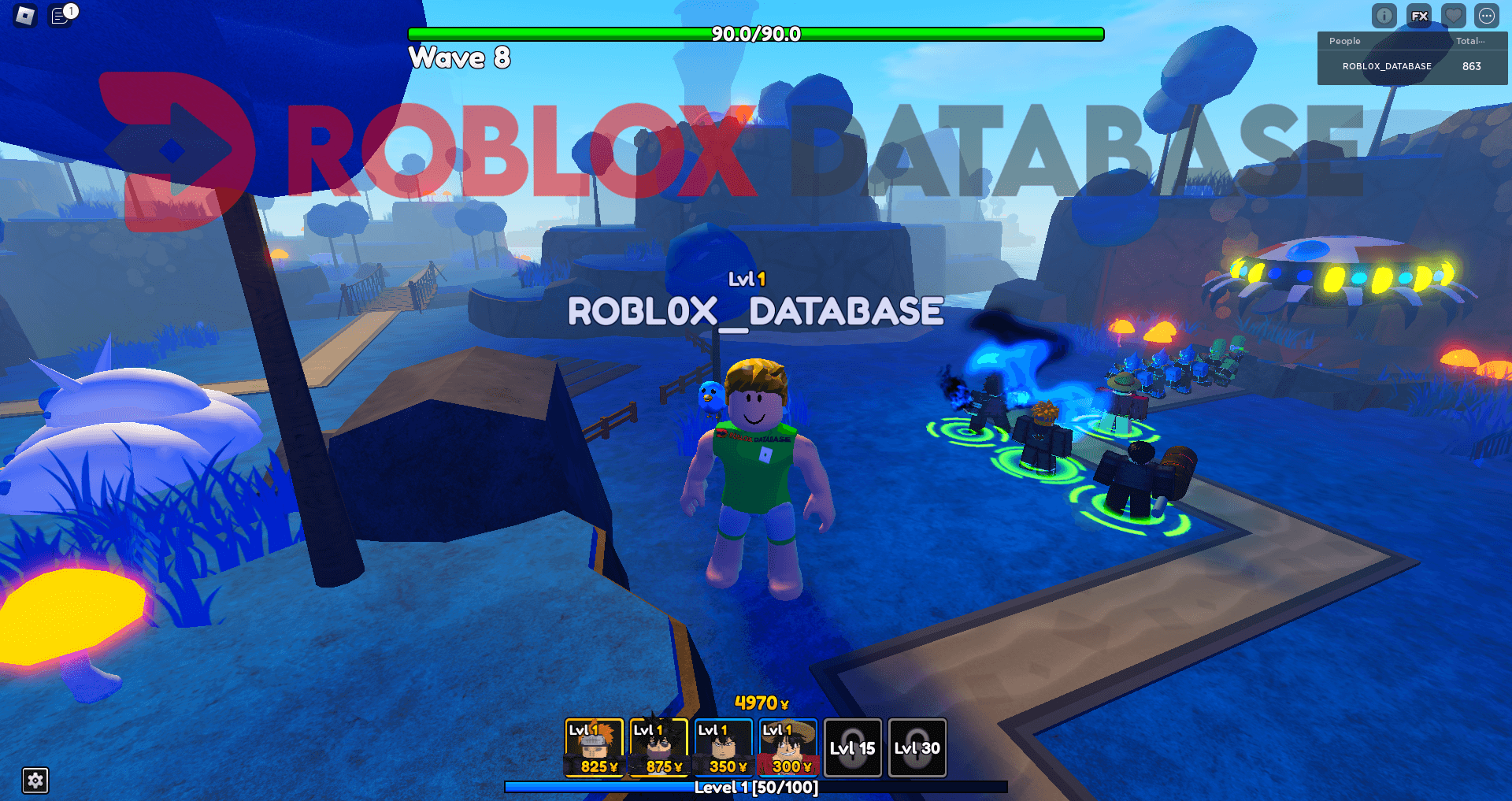Open the settings gear
Image resolution: width=1512 pixels, height=801 pixels.
(35, 781)
